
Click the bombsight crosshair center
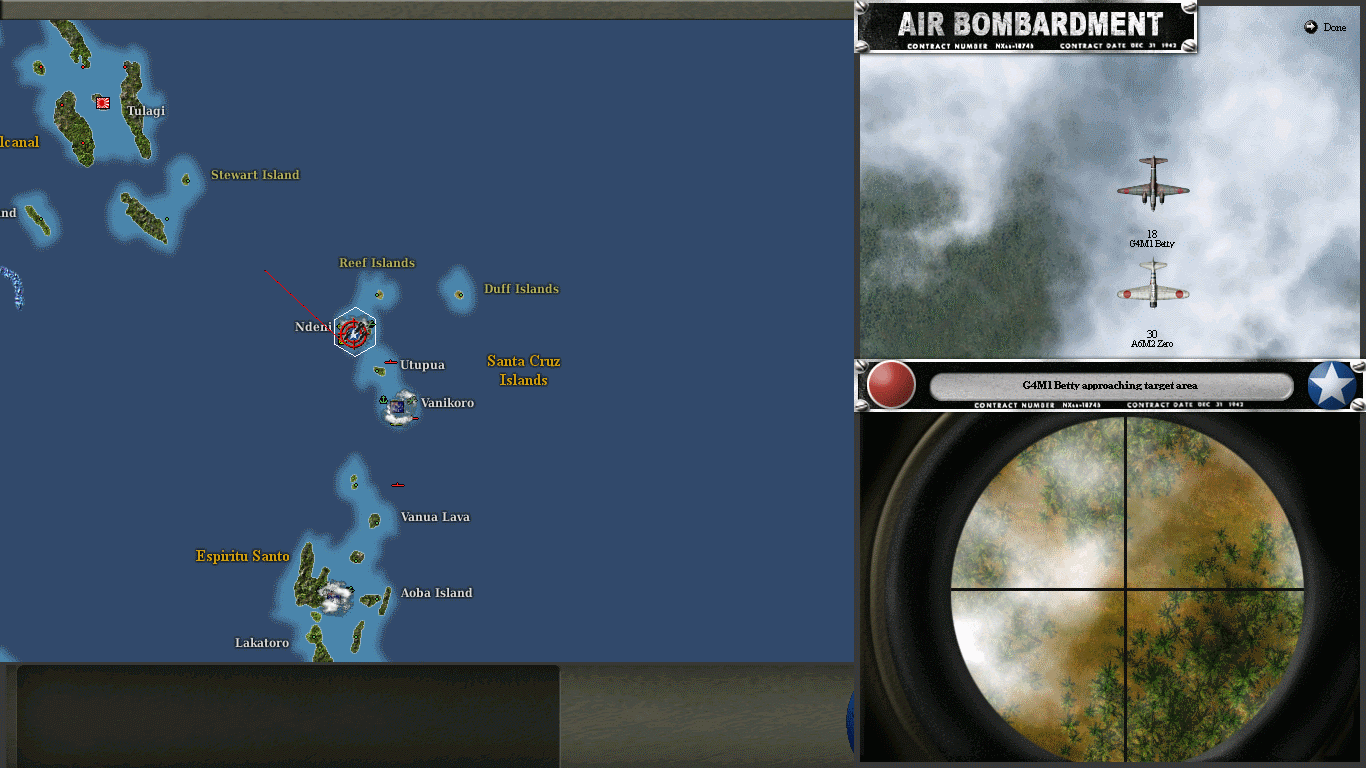[1126, 587]
